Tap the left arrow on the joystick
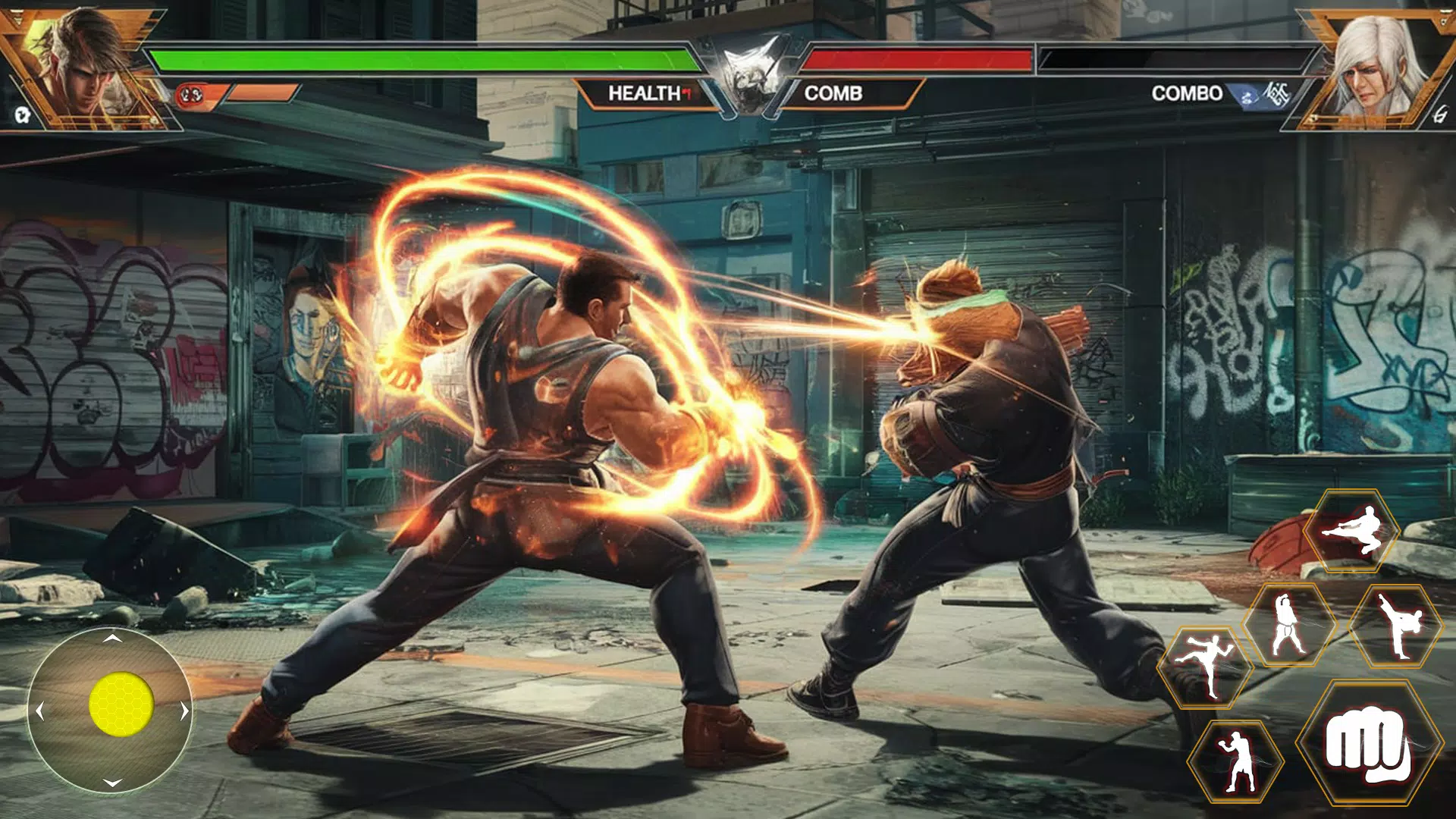Viewport: 1456px width, 819px height. coord(39,711)
